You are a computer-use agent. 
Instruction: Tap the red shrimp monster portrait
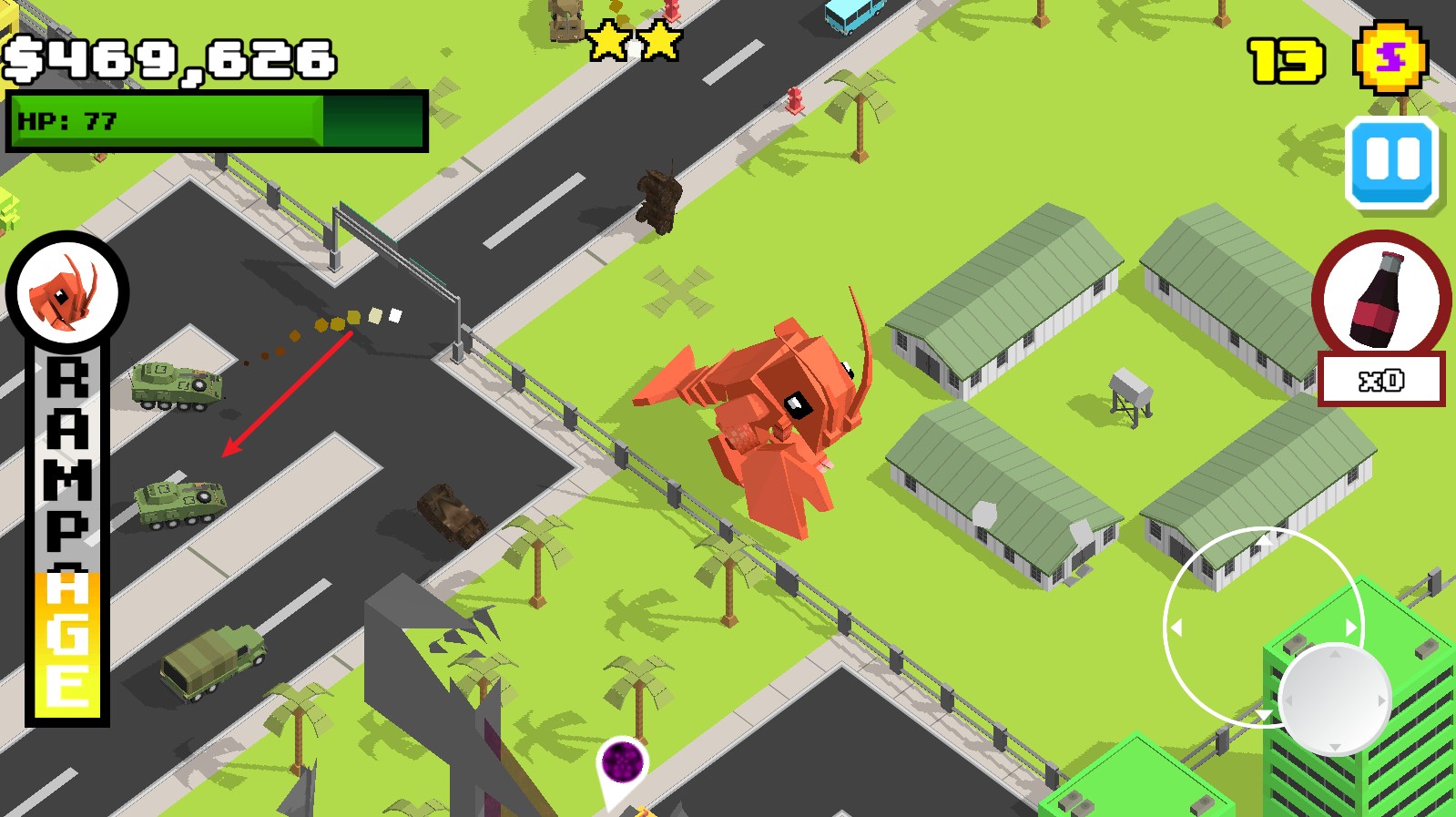(67, 293)
